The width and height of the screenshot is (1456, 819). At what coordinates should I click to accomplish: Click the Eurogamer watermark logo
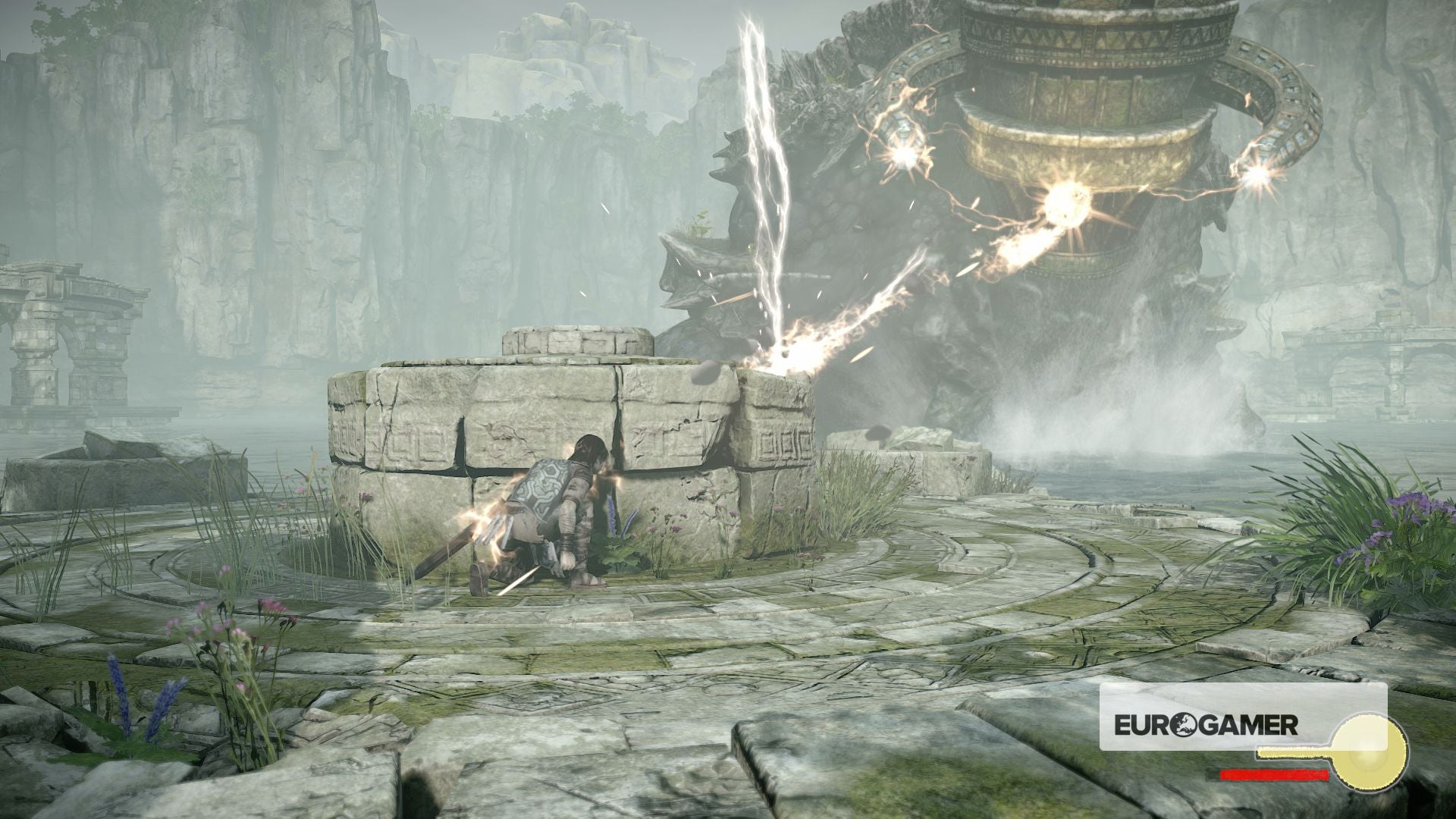tap(1205, 725)
